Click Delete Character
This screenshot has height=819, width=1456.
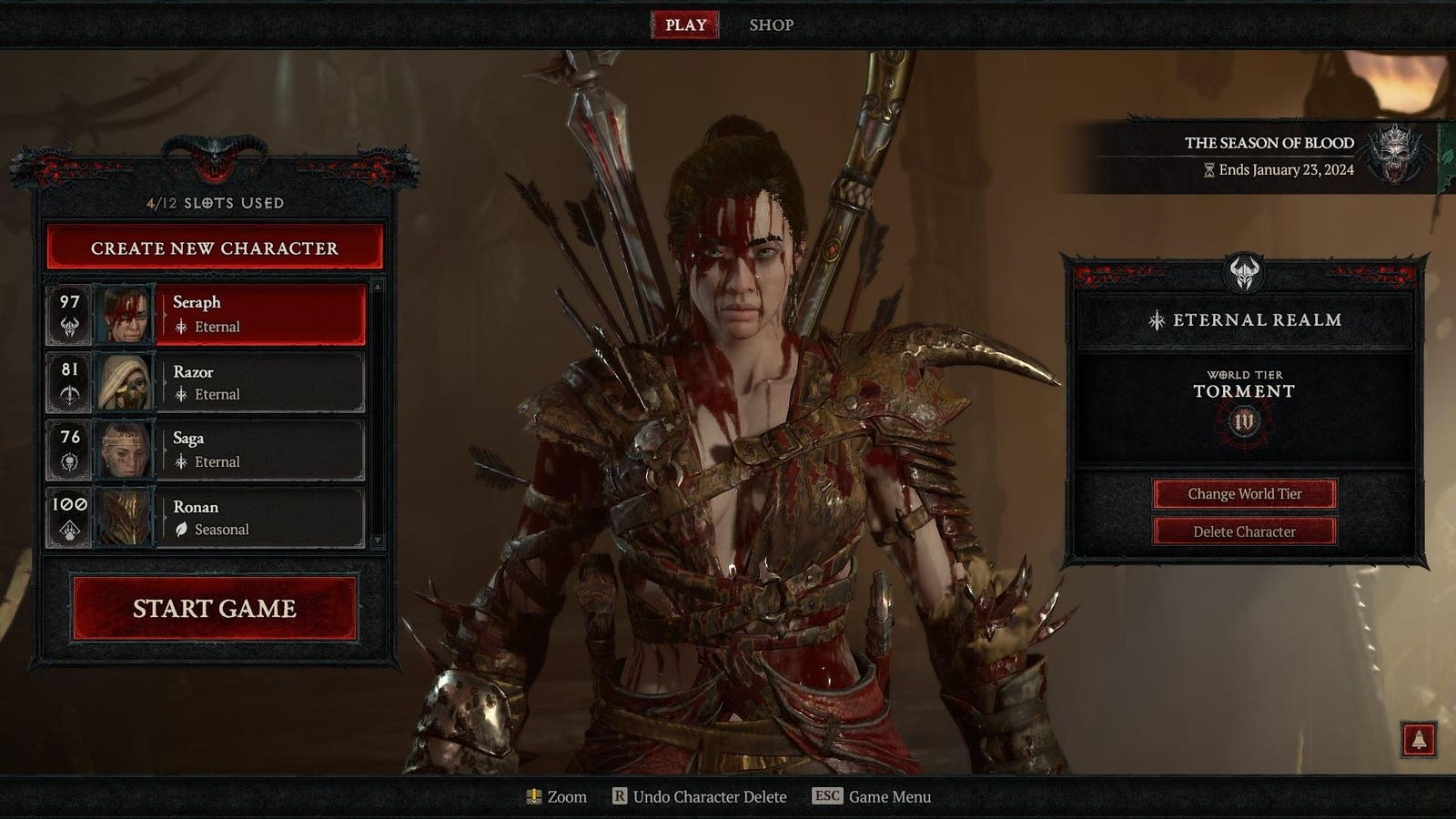1245,531
